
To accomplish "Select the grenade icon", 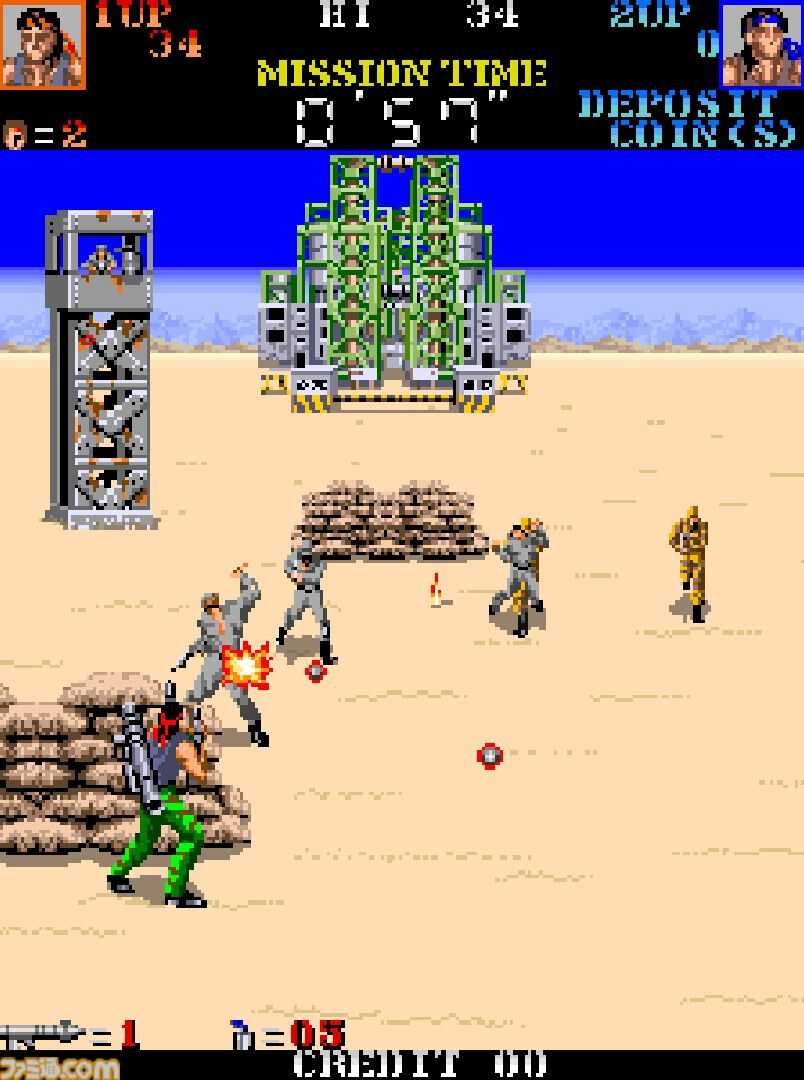I will point(242,1035).
